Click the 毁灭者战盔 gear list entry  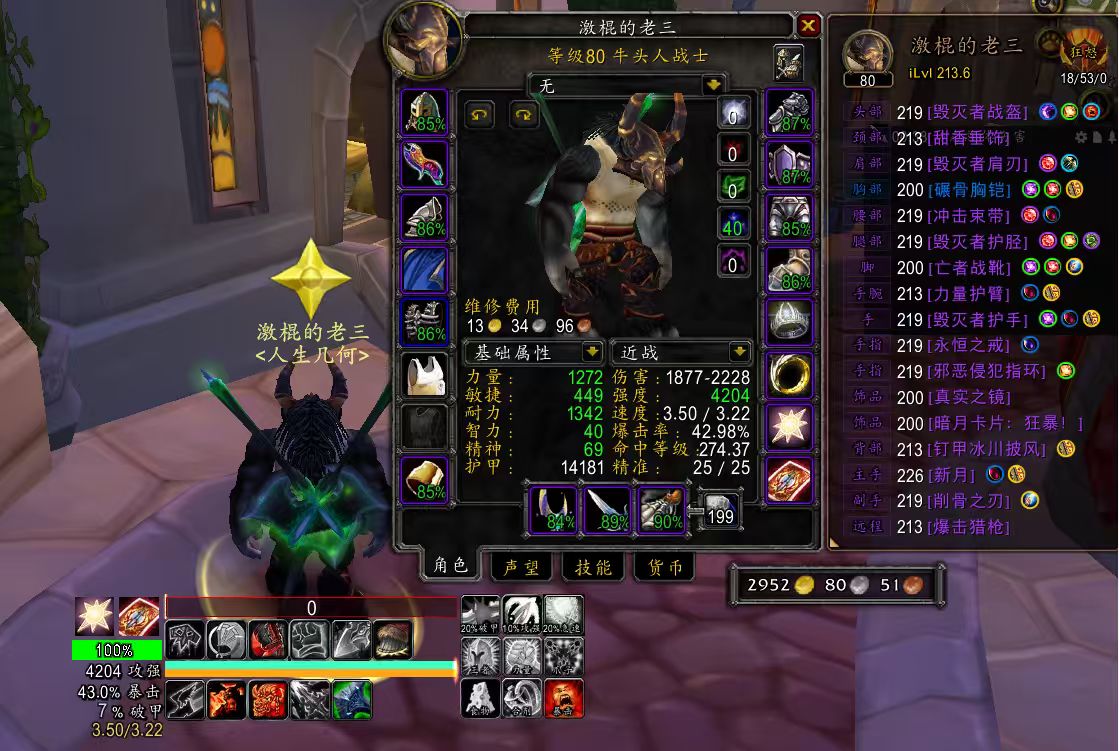(x=976, y=112)
